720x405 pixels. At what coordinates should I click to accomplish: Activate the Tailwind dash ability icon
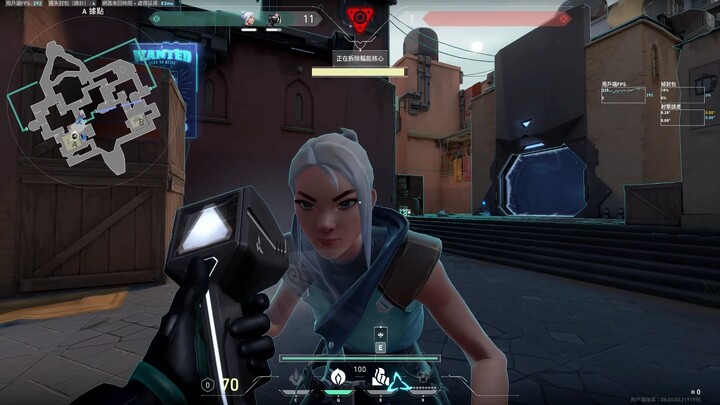(381, 379)
